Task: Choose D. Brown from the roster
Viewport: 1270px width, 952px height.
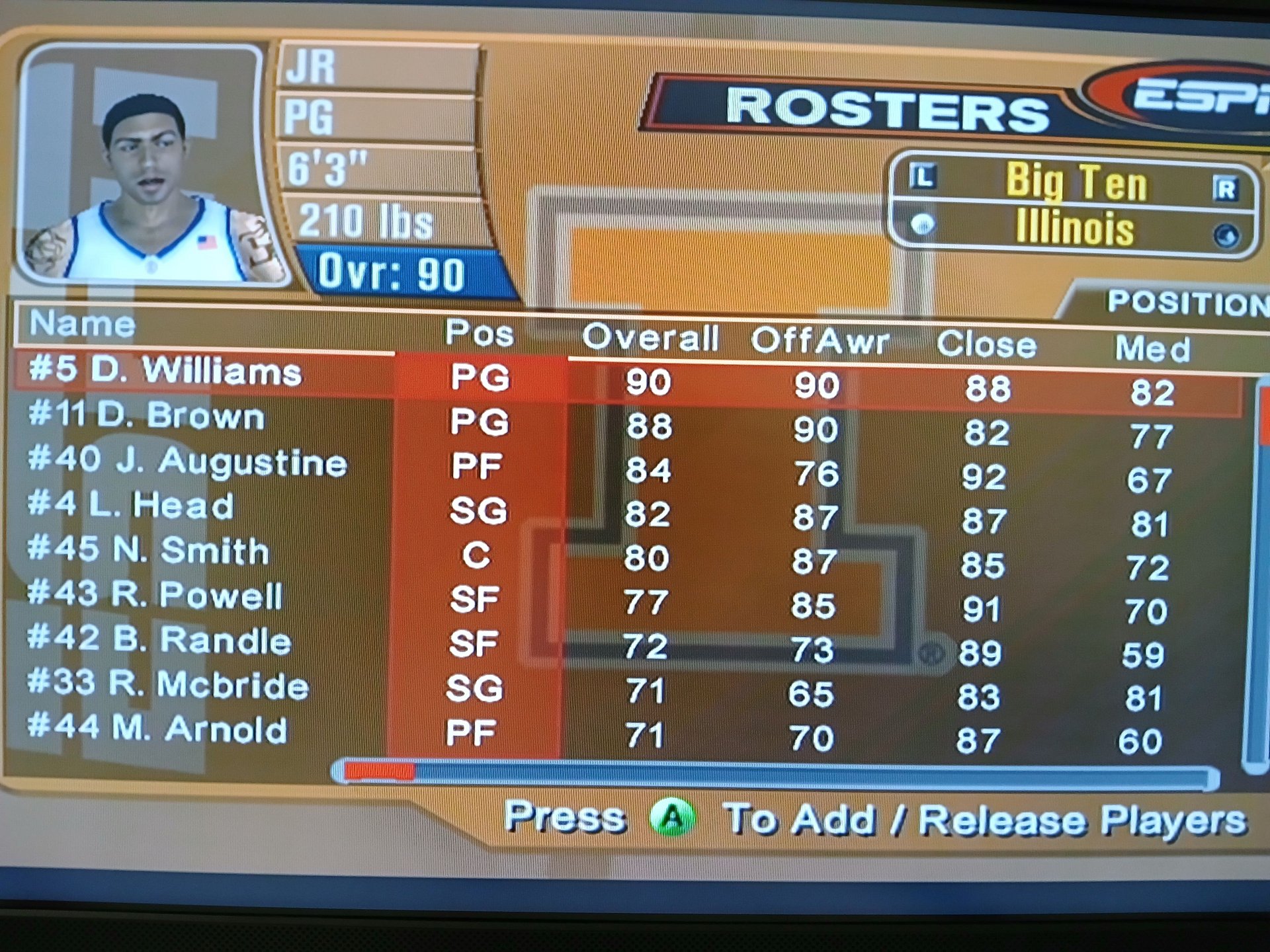Action: click(147, 416)
